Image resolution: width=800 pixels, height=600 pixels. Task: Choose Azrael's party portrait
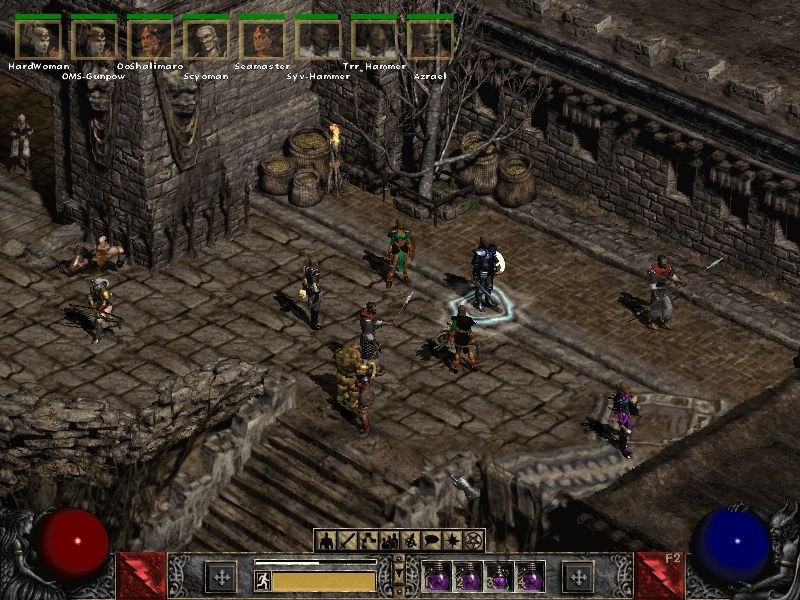[431, 38]
